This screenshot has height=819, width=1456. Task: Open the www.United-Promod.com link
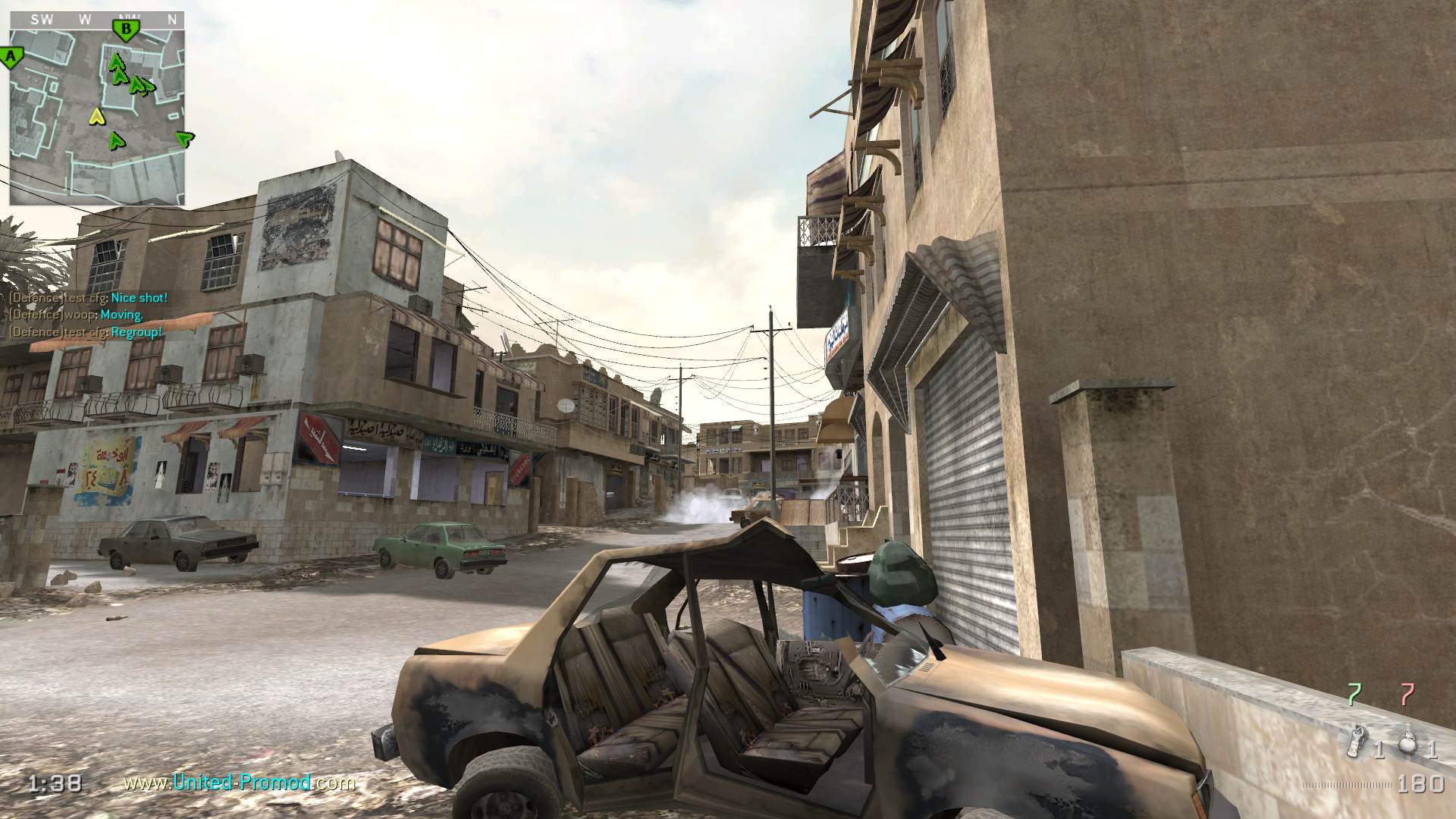point(239,782)
